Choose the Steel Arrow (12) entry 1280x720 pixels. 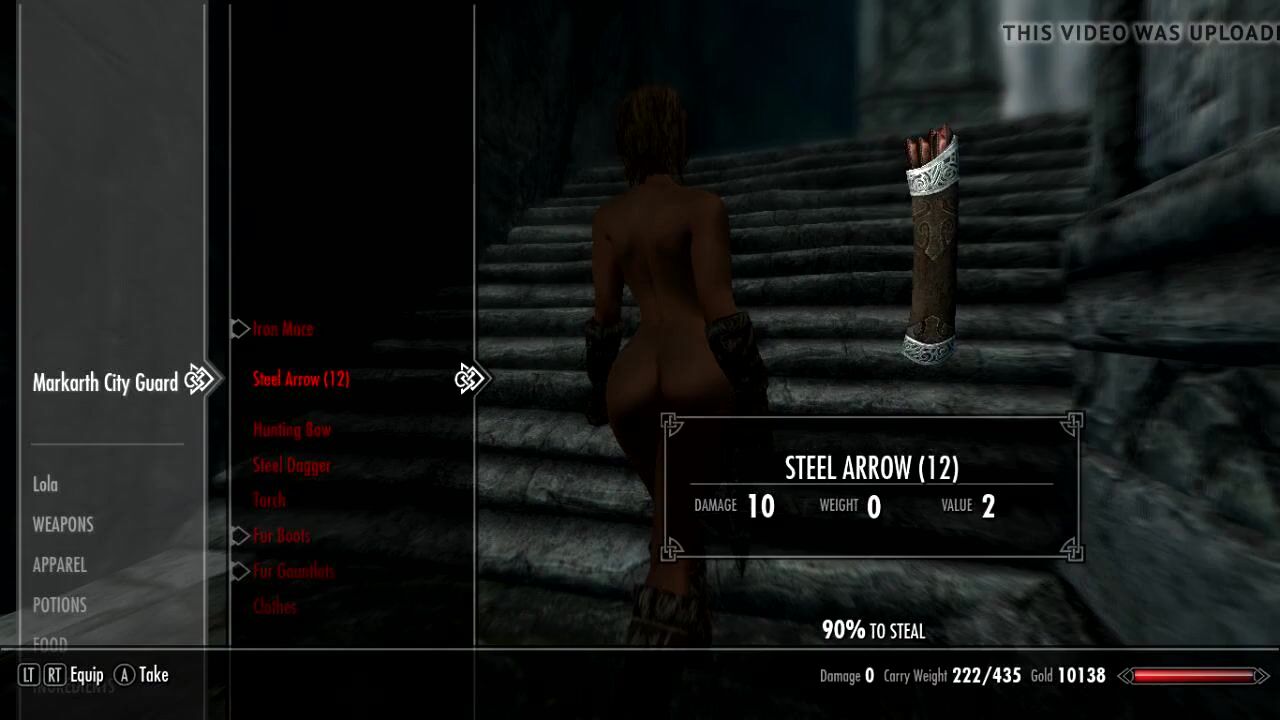tap(301, 379)
